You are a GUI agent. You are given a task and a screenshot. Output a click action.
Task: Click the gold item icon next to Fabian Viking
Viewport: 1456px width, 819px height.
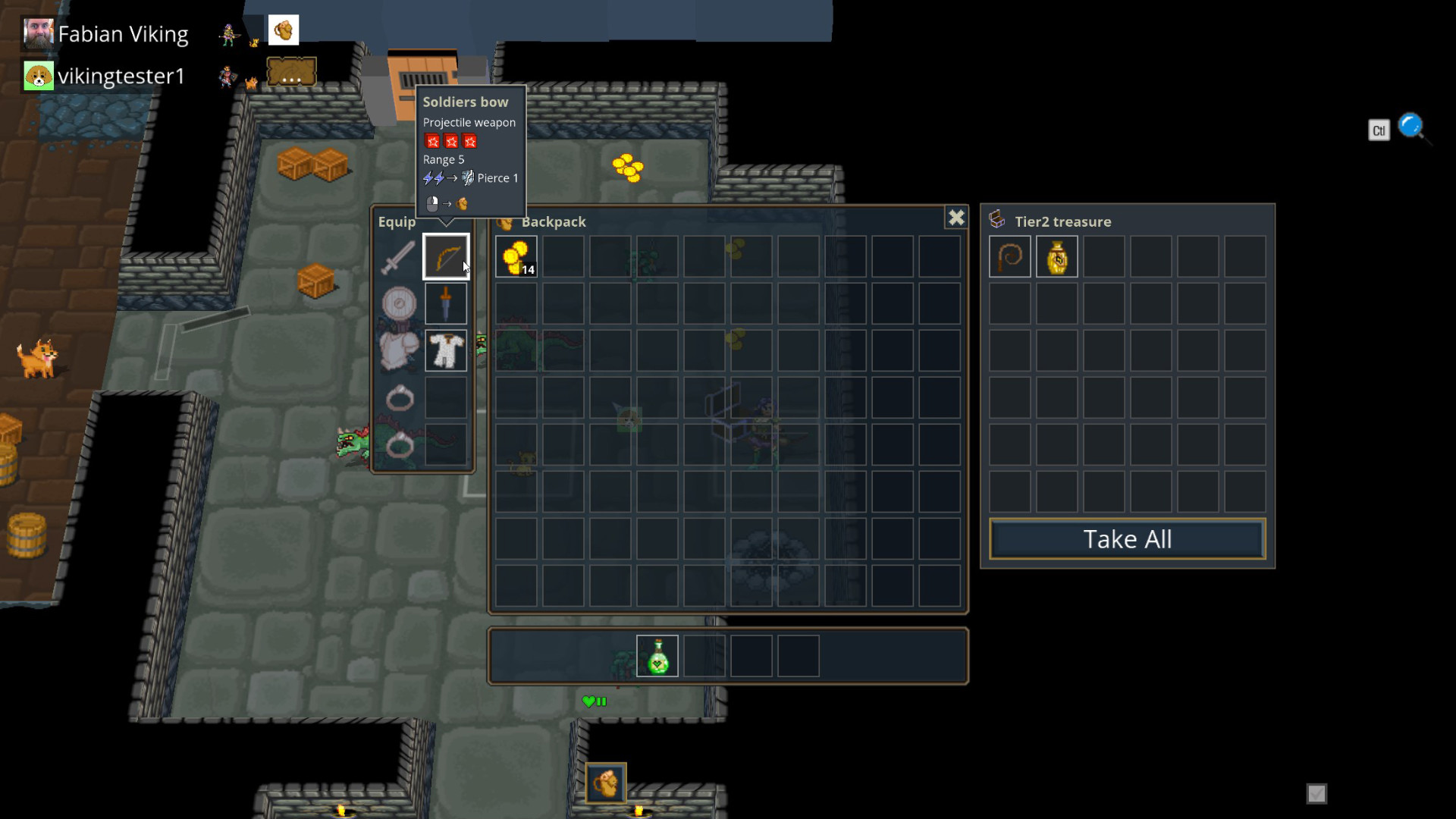click(x=284, y=30)
